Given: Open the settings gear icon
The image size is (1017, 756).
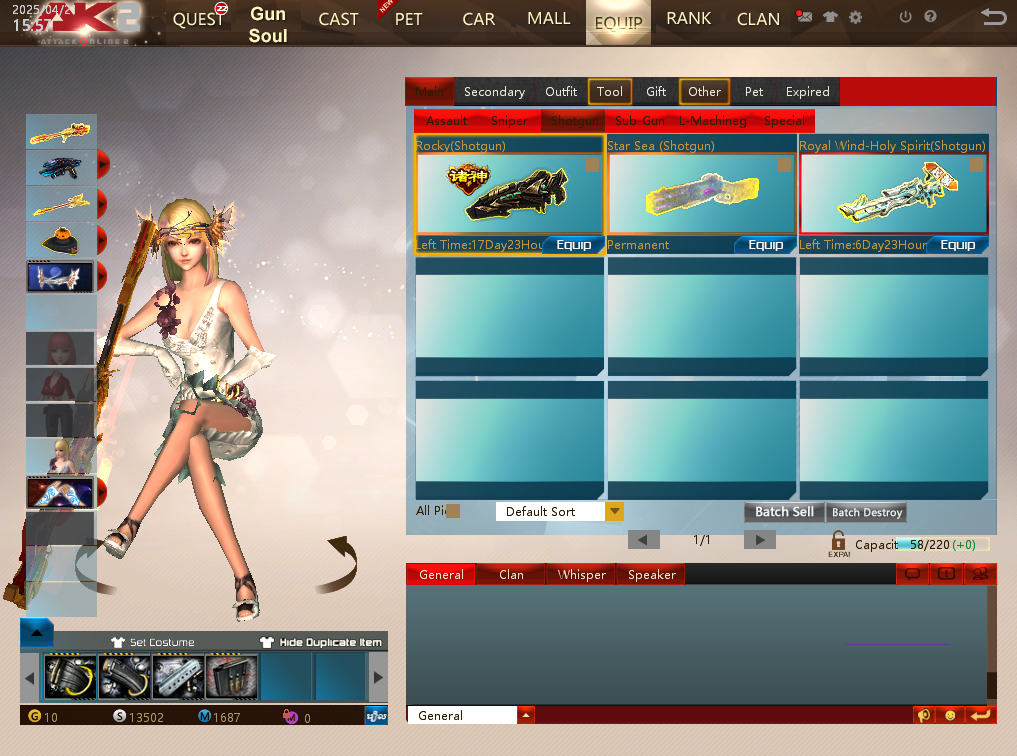Looking at the screenshot, I should 855,17.
